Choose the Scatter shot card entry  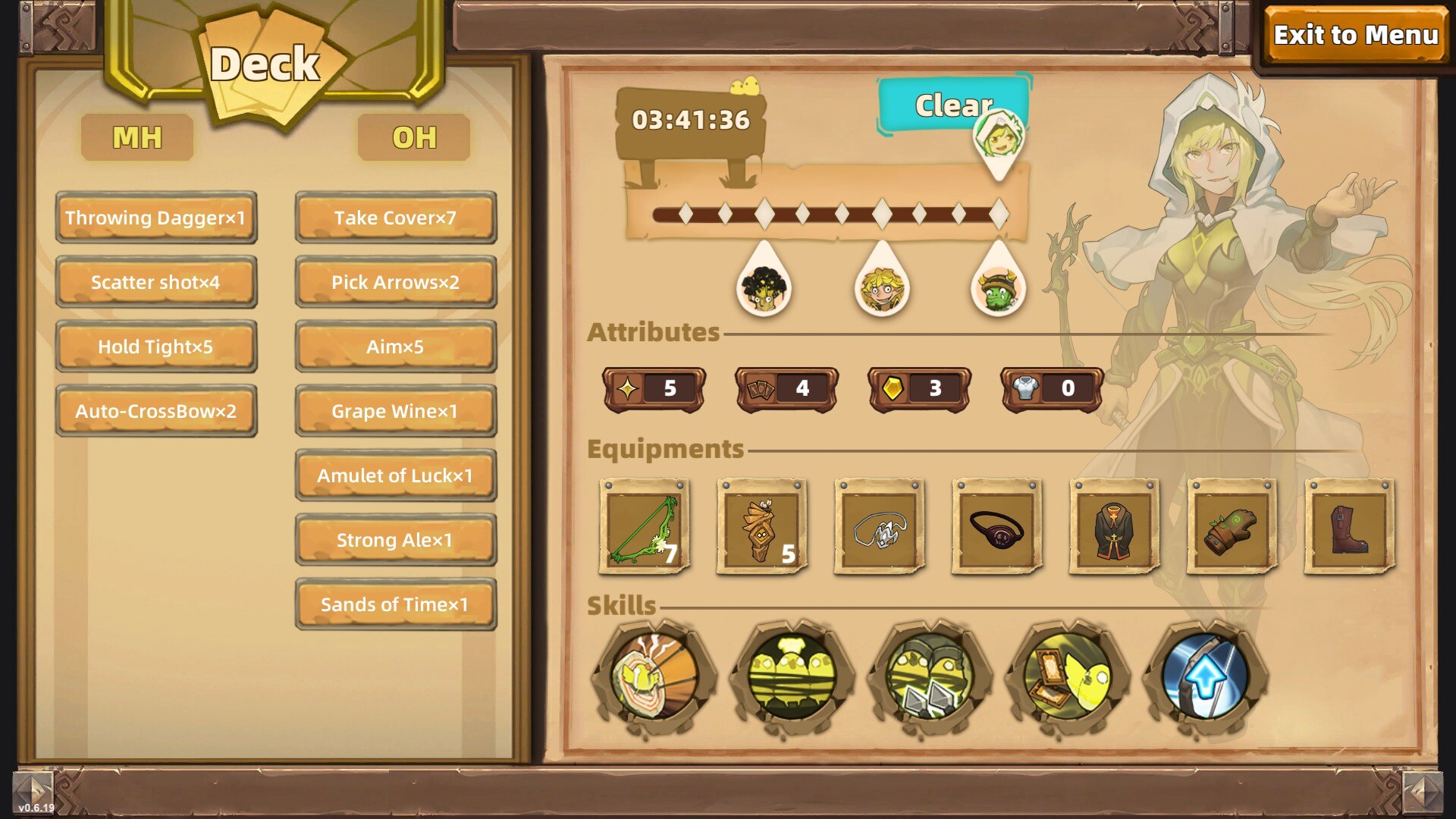(155, 282)
